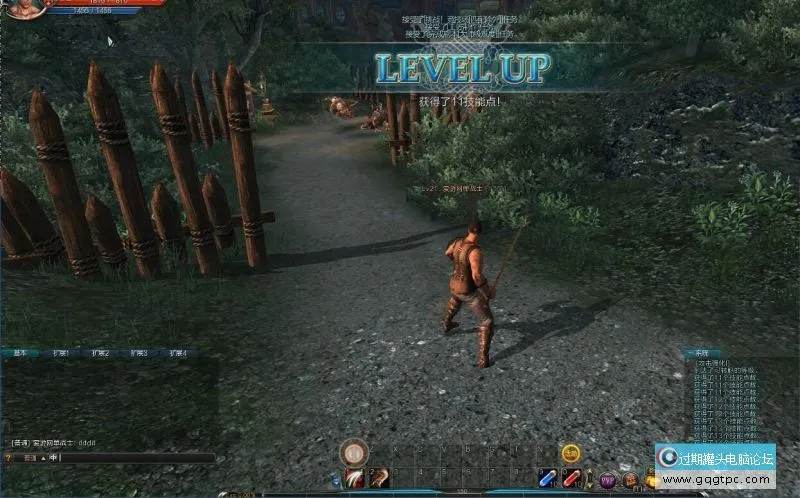Select the 扩展2 chat tab
Viewport: 800px width, 498px height.
click(x=100, y=353)
